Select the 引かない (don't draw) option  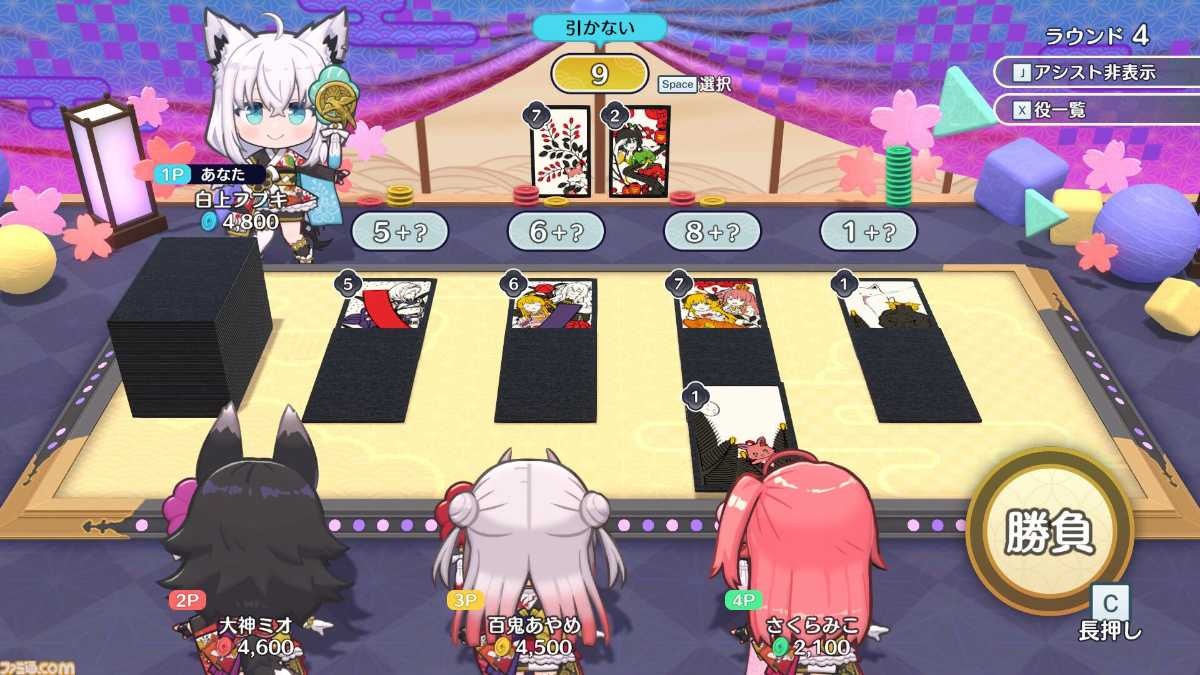click(599, 27)
